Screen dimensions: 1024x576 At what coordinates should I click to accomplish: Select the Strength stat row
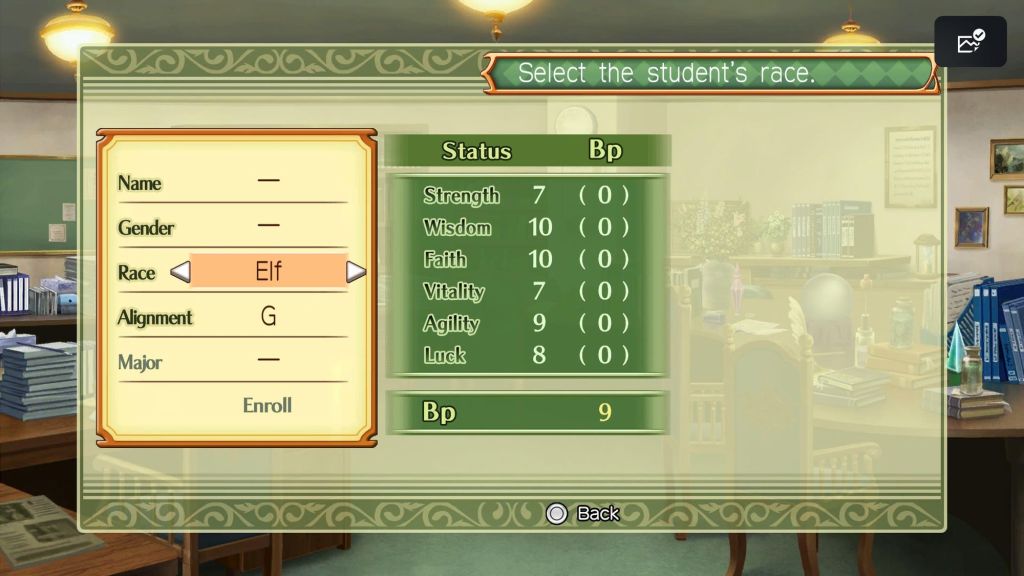(x=526, y=195)
